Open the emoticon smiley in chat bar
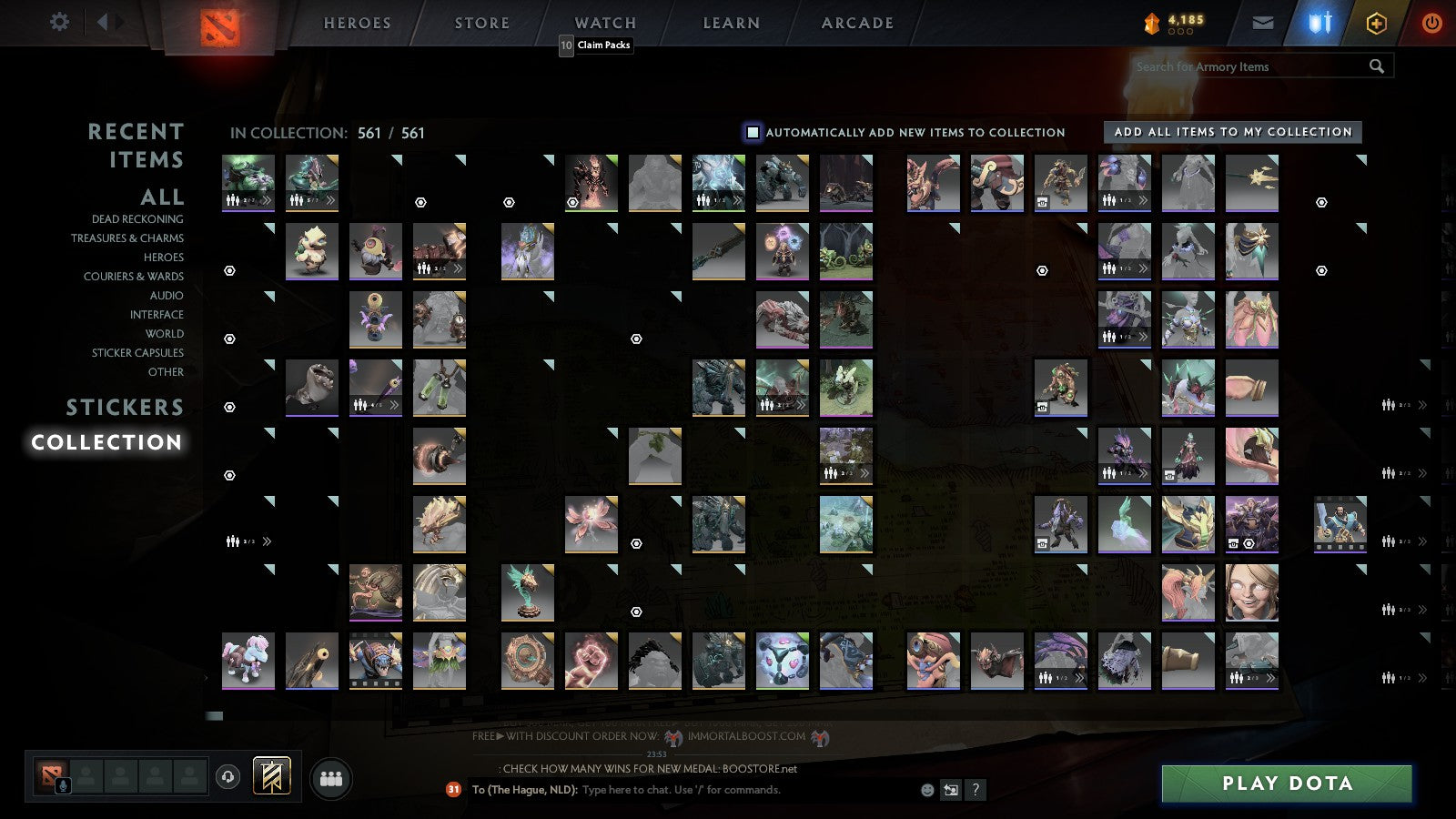The height and width of the screenshot is (819, 1456). click(x=926, y=790)
